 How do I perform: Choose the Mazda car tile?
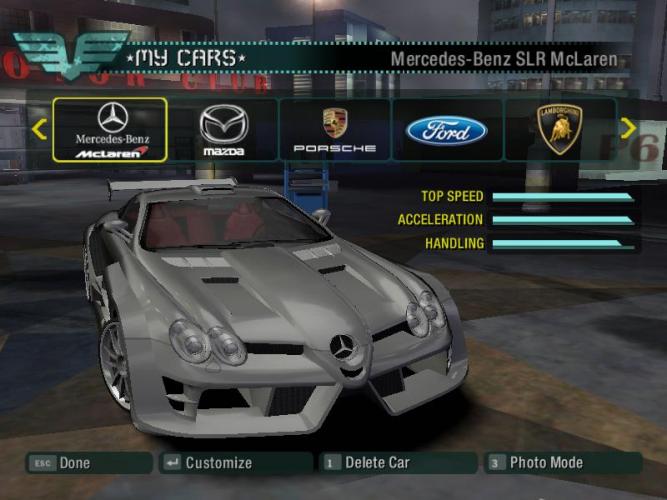click(x=223, y=130)
